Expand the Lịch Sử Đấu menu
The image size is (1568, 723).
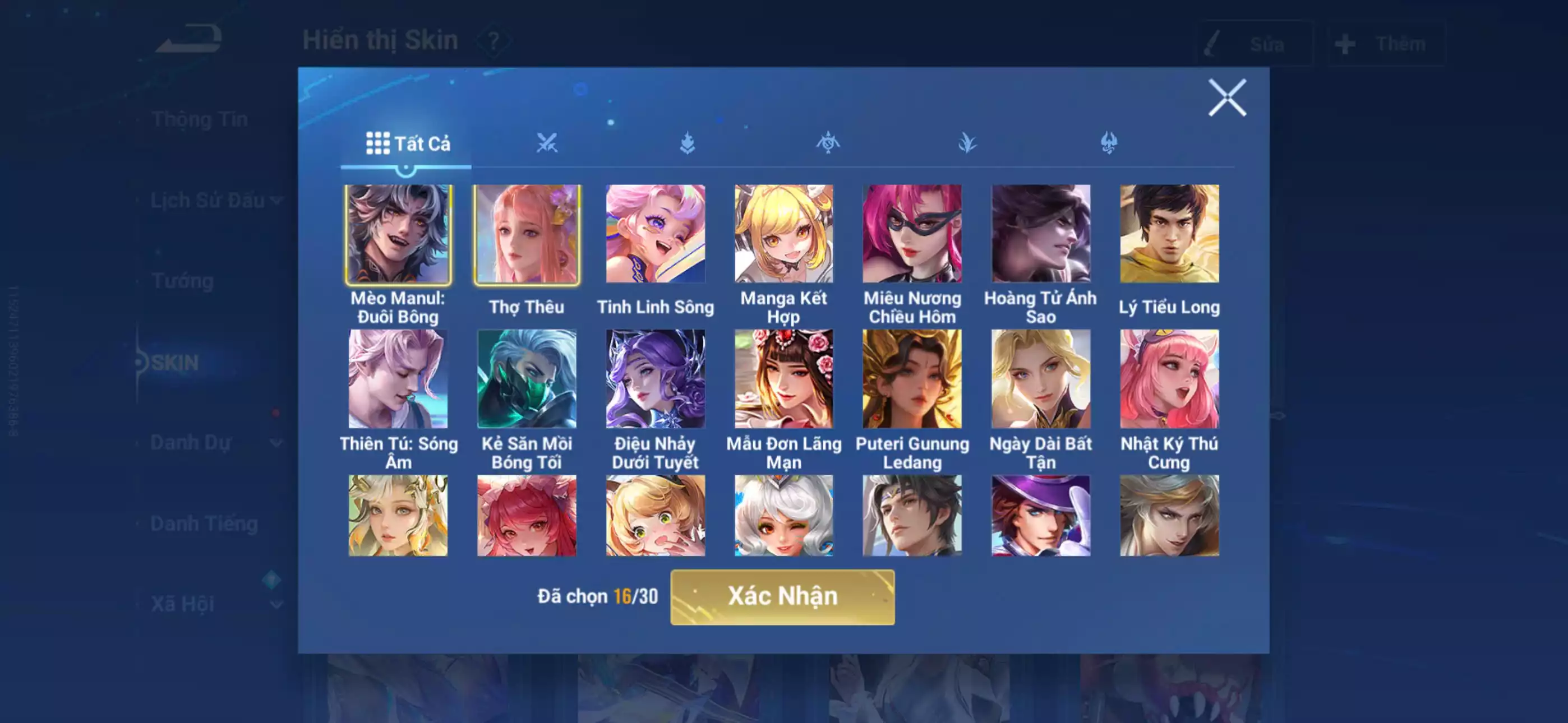[214, 199]
